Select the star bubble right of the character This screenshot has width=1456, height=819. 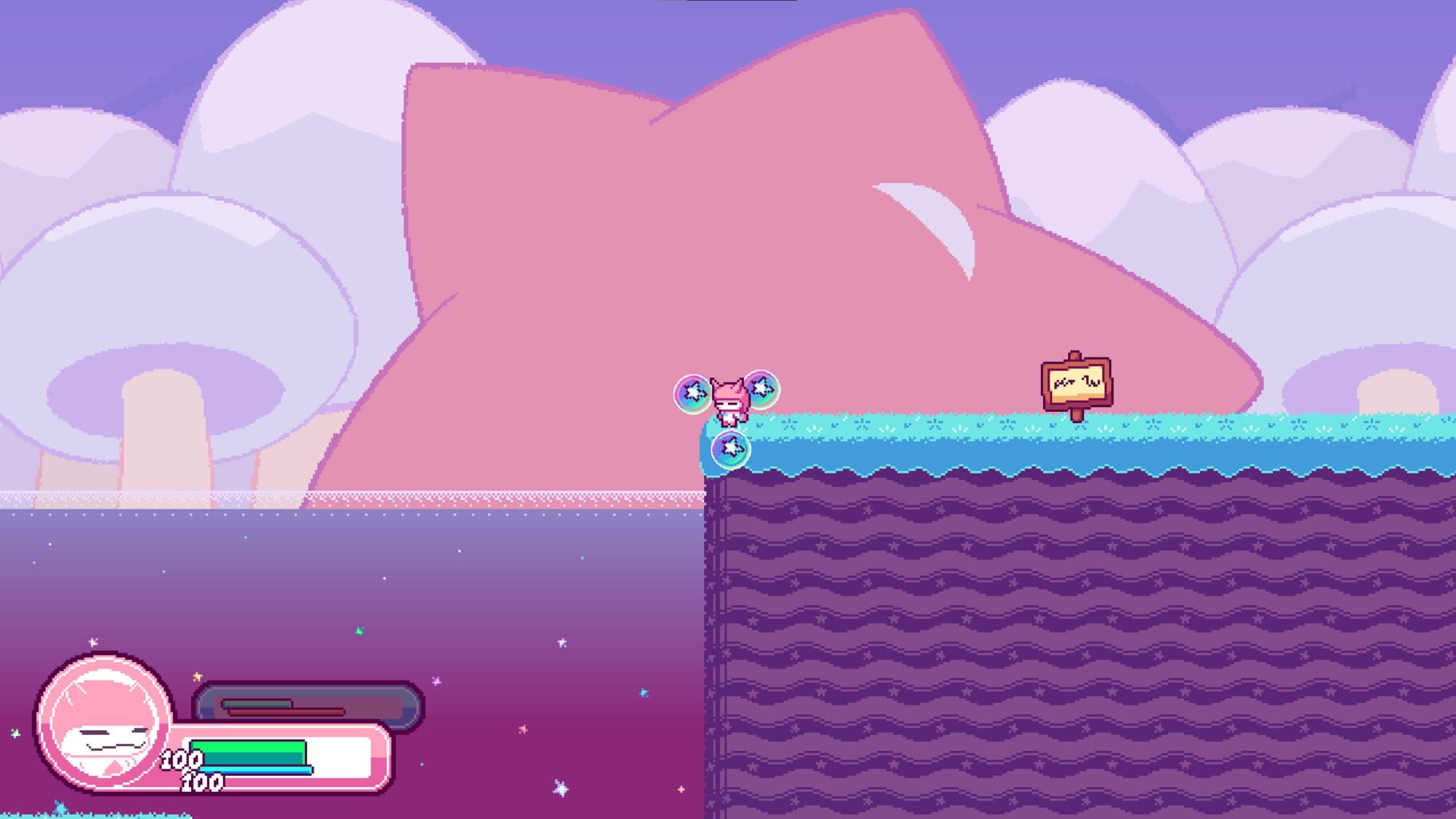click(762, 390)
